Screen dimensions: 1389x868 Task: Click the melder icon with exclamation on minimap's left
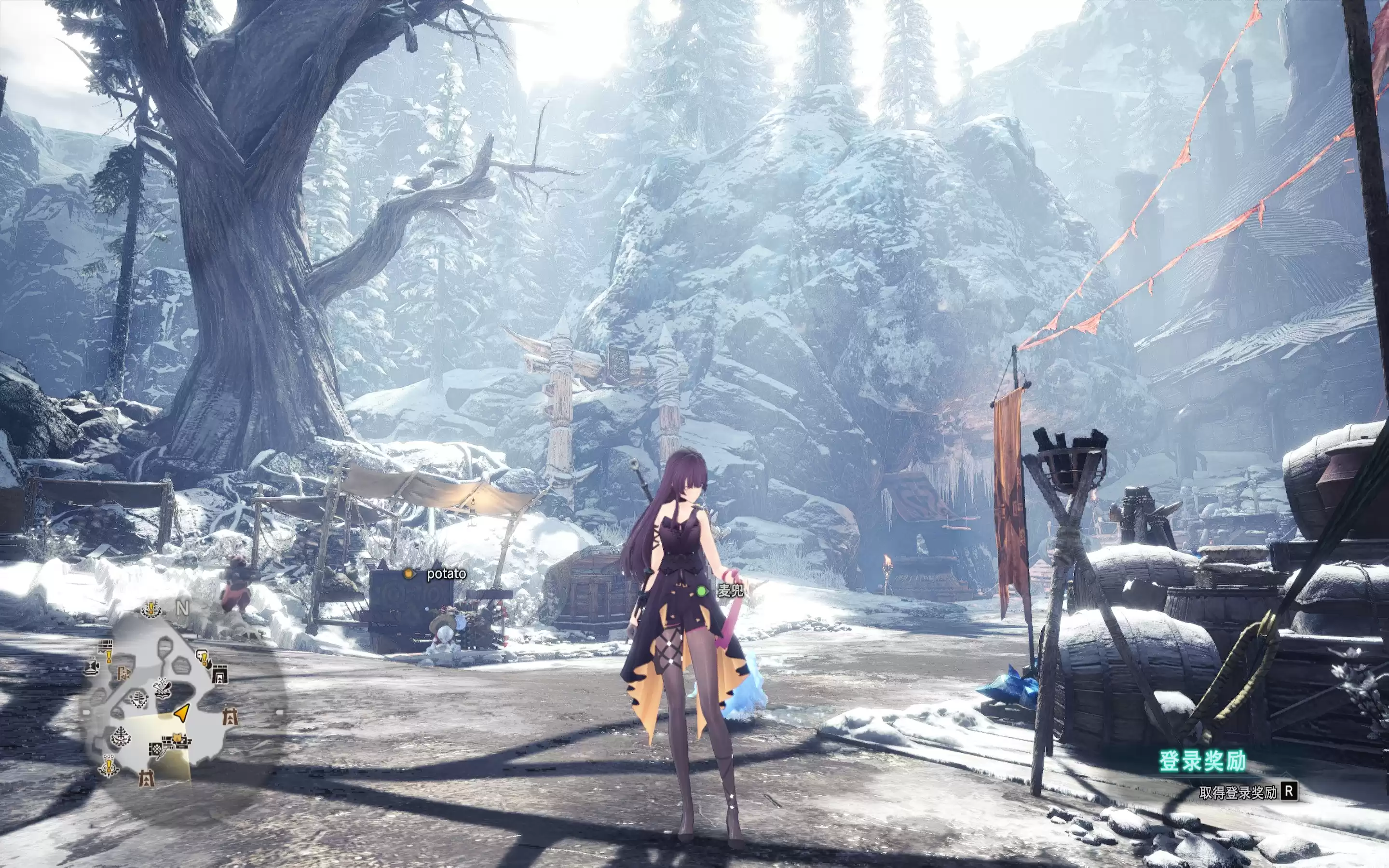click(x=109, y=765)
